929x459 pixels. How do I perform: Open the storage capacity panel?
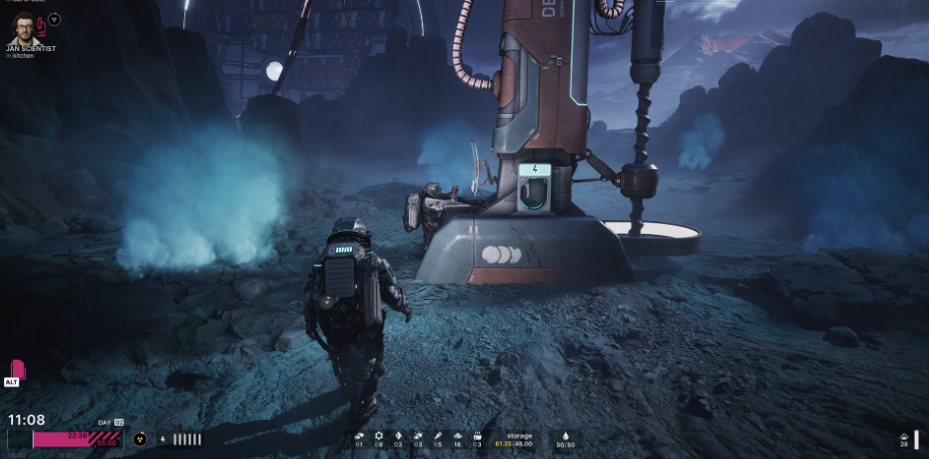tap(519, 440)
